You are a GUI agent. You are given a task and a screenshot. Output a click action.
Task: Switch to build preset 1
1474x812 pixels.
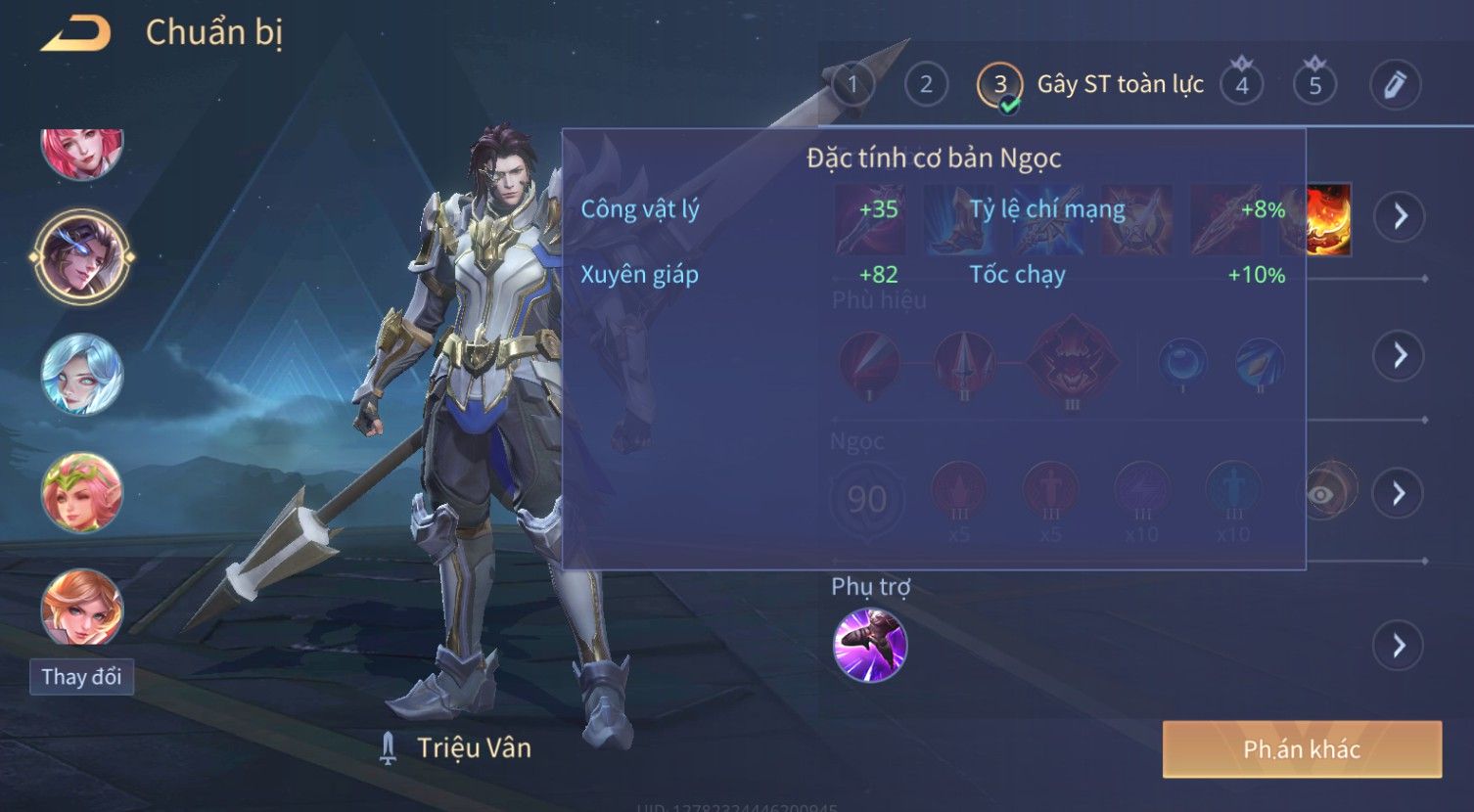coord(852,85)
